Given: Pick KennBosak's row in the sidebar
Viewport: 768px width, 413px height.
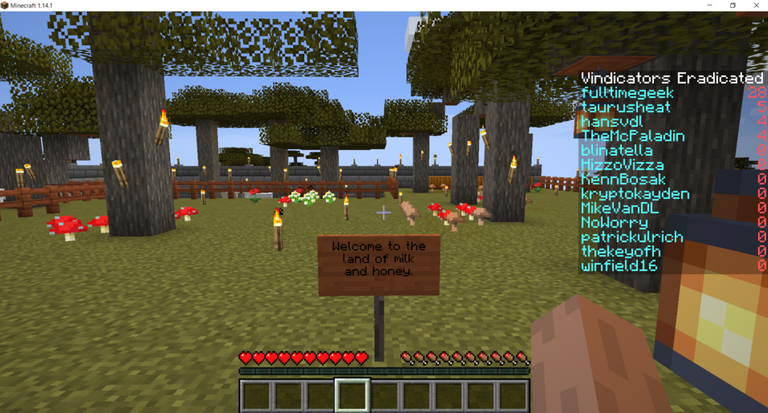Looking at the screenshot, I should point(629,179).
